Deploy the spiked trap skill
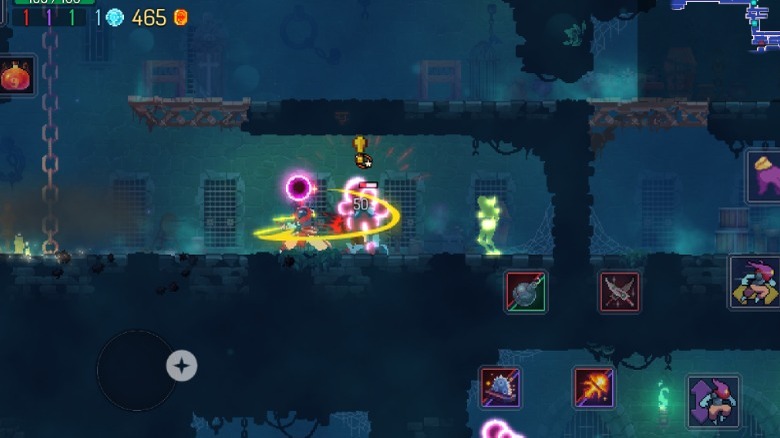780x438 pixels. (500, 387)
